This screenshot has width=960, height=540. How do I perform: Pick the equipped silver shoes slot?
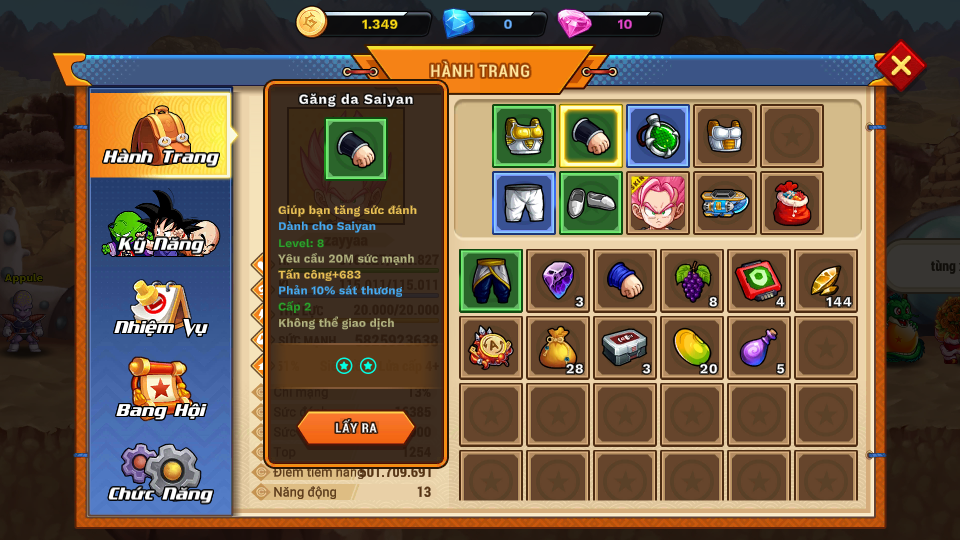[591, 203]
